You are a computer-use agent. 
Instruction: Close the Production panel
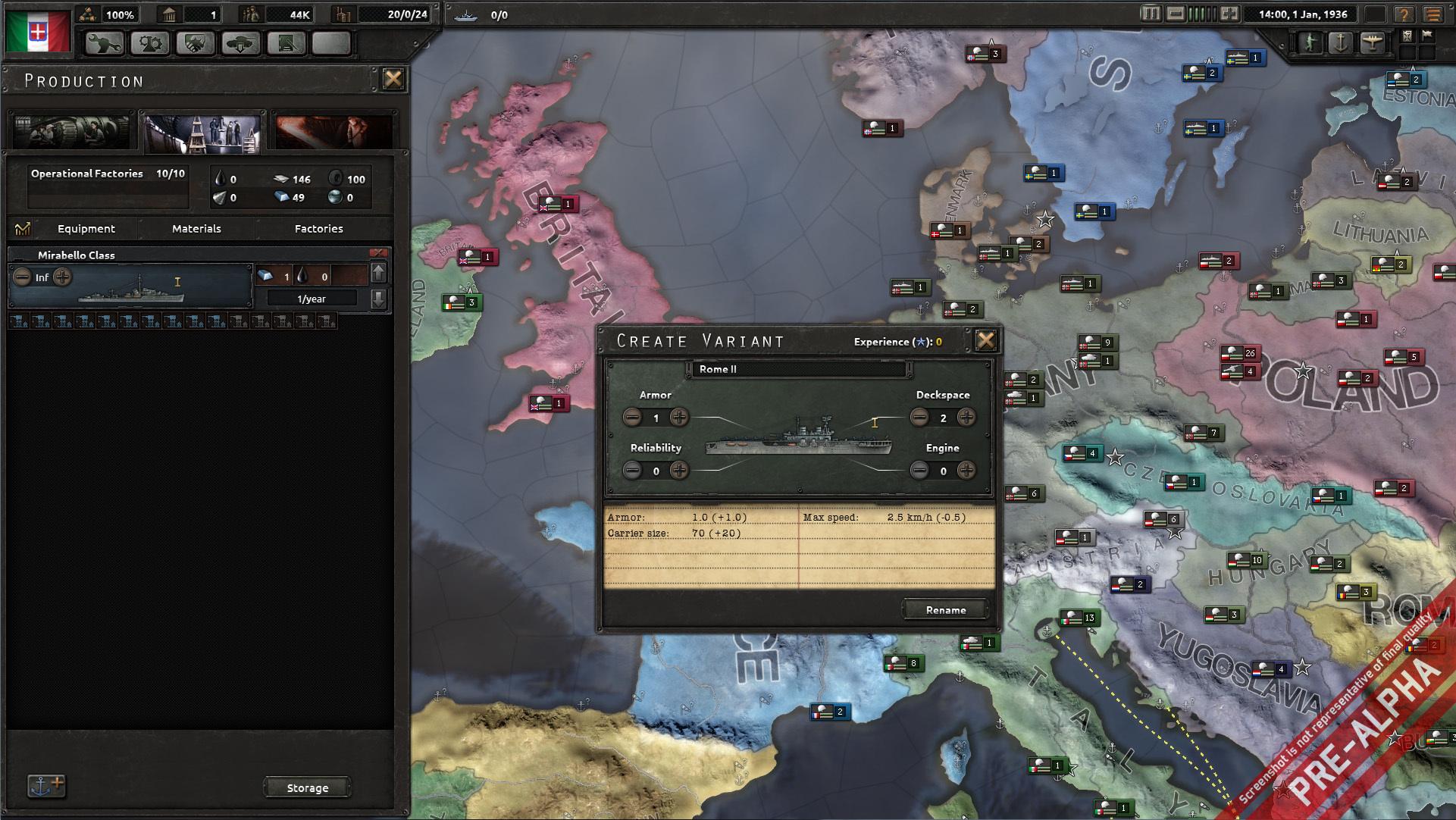point(393,79)
